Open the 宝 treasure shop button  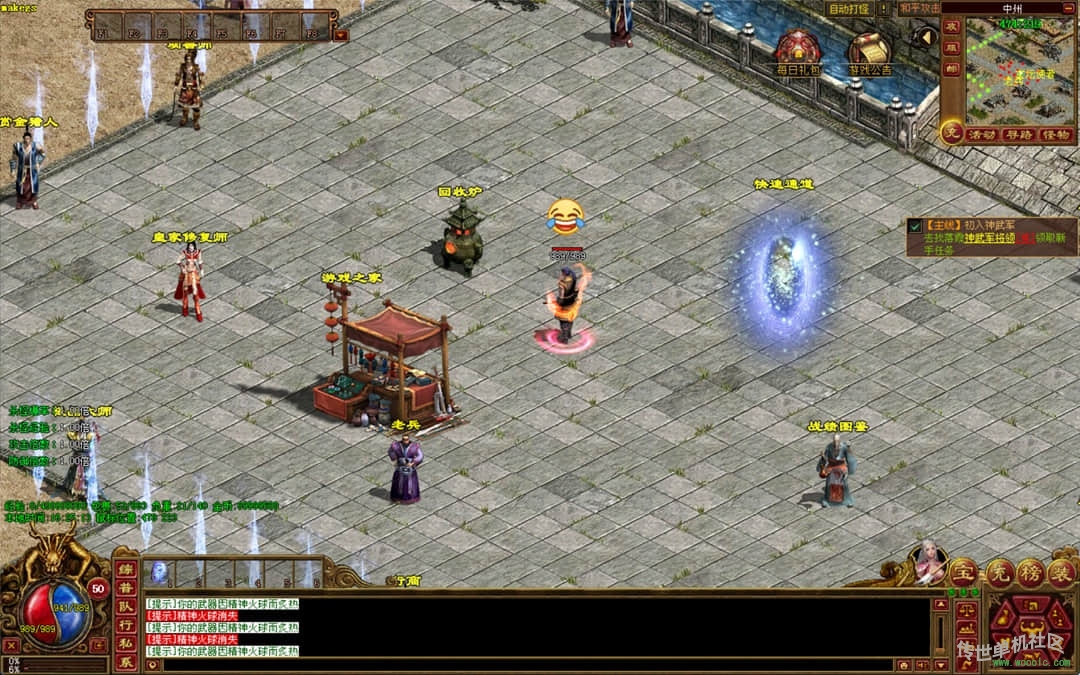point(963,572)
